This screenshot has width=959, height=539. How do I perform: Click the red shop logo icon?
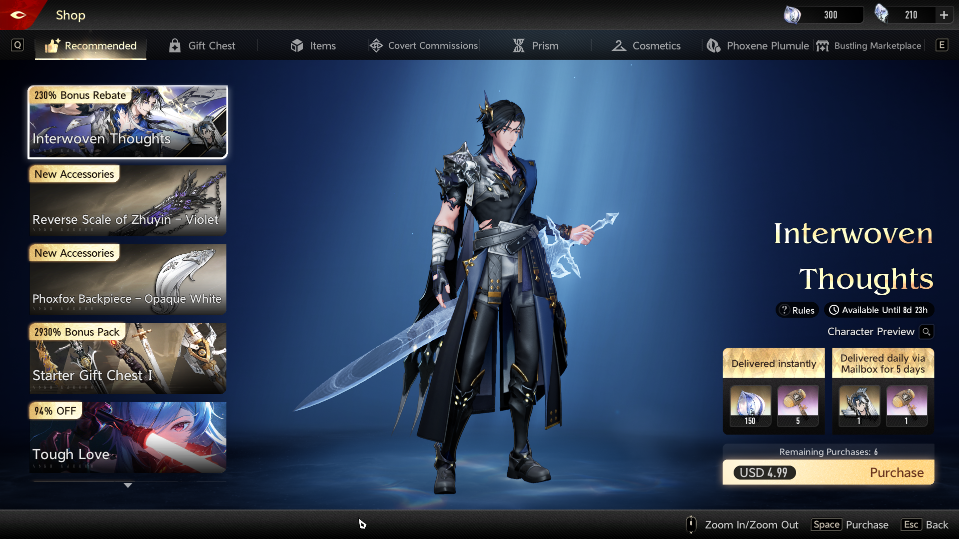pyautogui.click(x=22, y=14)
